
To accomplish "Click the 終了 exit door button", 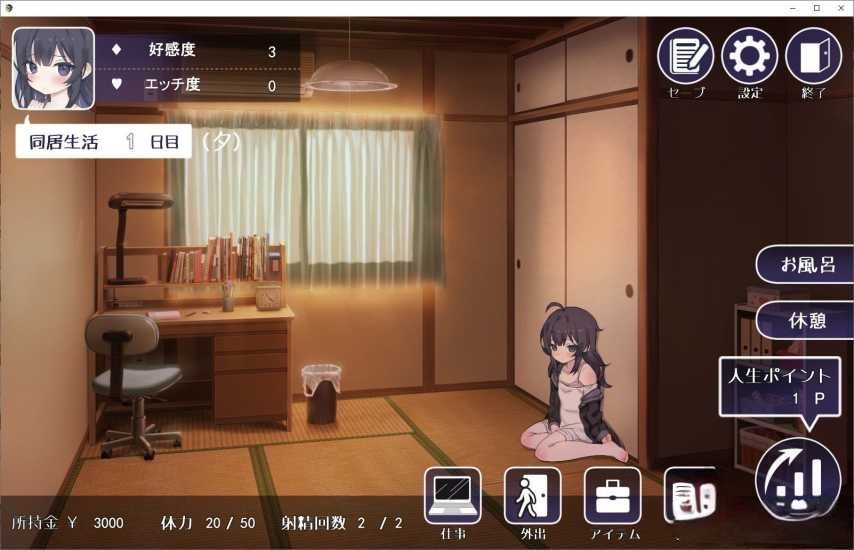I will pyautogui.click(x=813, y=56).
